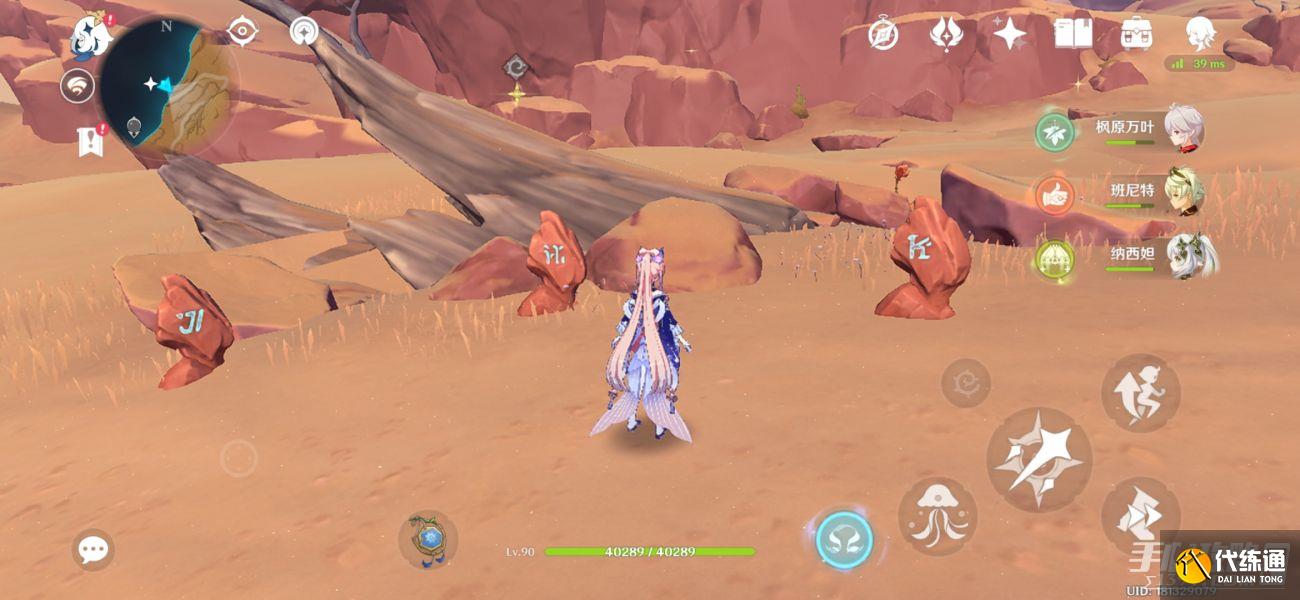1300x600 pixels.
Task: Tap the jump button
Action: click(x=1140, y=392)
